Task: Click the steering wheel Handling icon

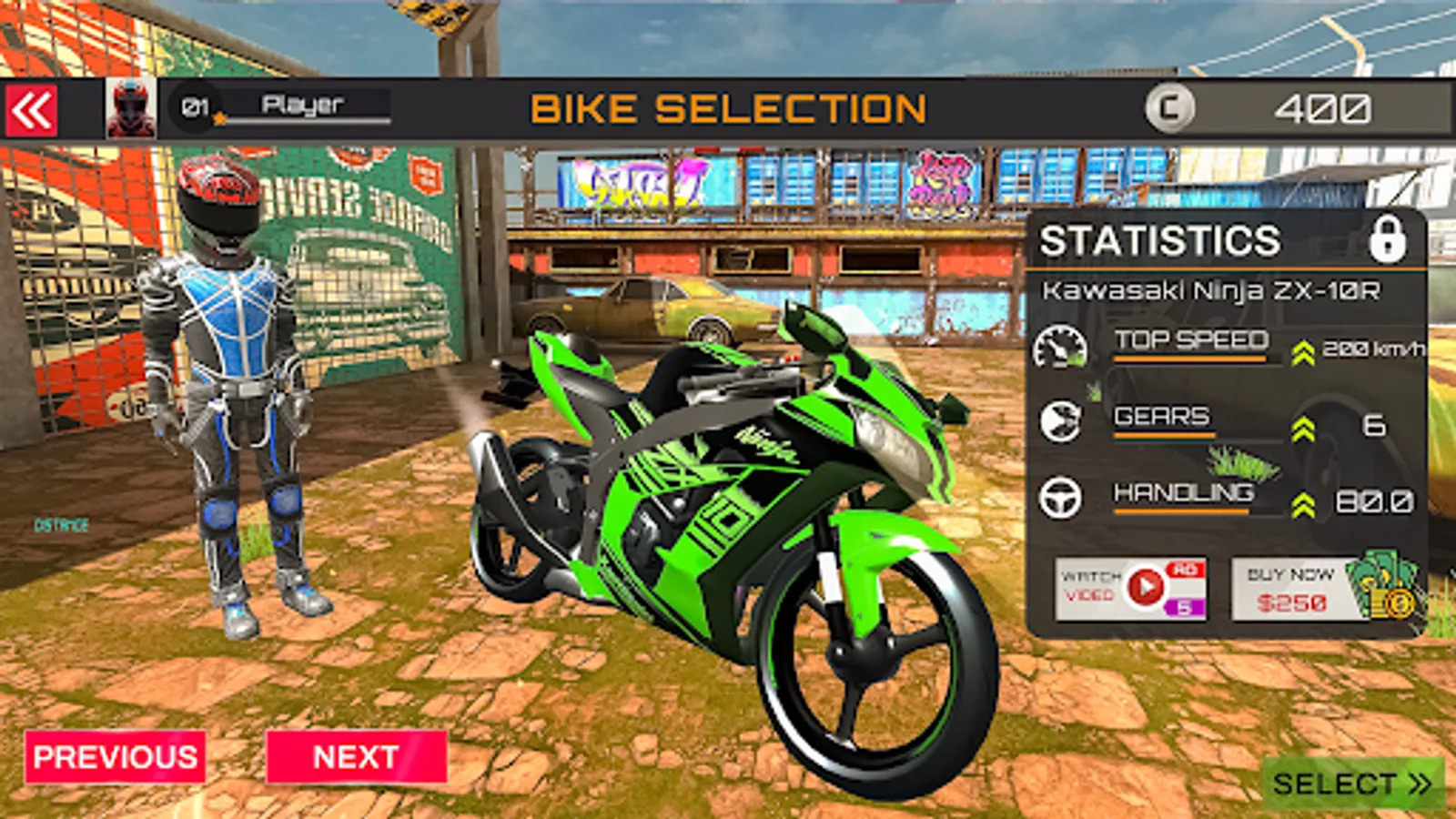Action: point(1061,499)
